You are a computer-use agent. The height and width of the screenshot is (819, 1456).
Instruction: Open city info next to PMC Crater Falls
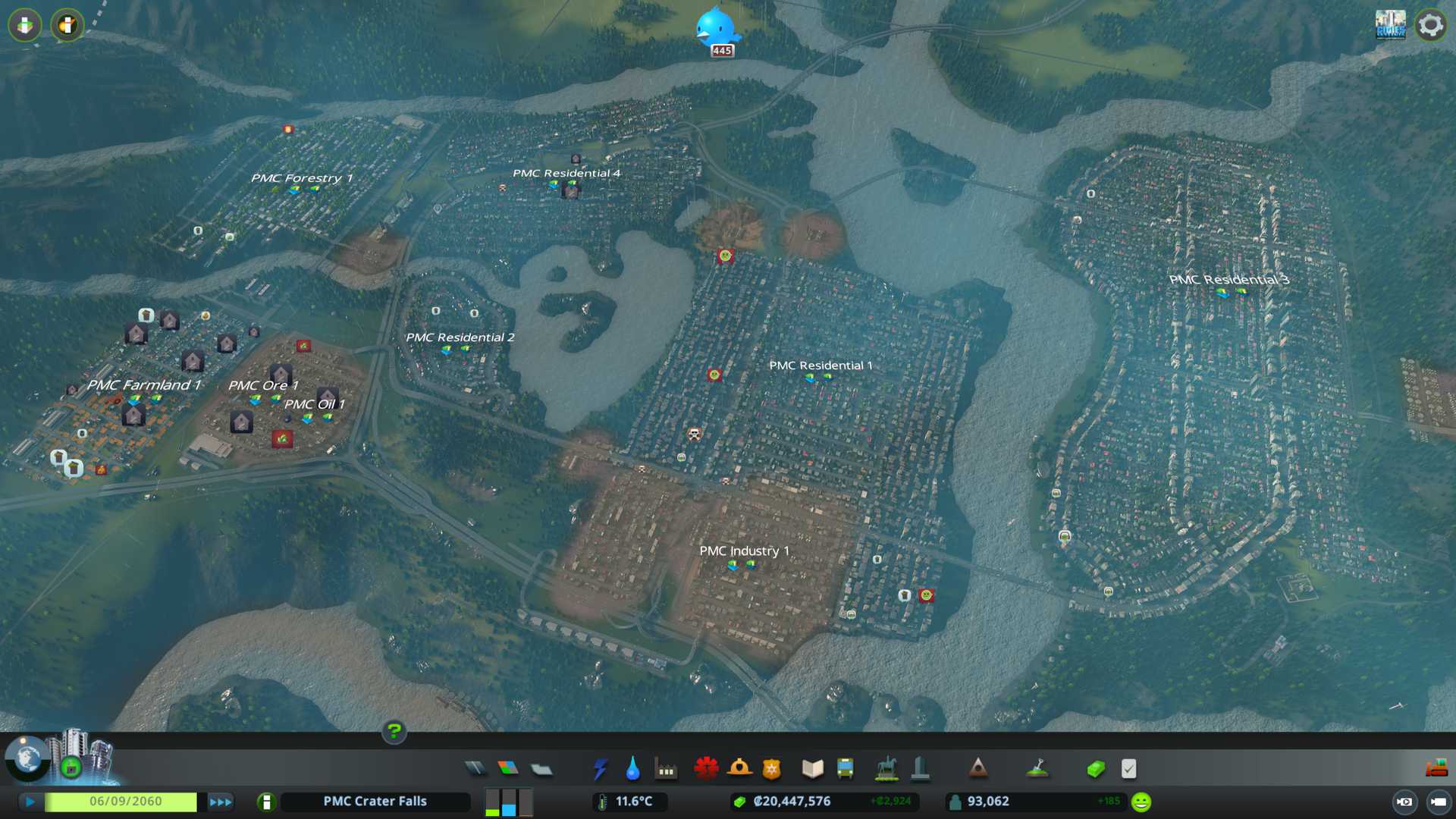click(266, 802)
